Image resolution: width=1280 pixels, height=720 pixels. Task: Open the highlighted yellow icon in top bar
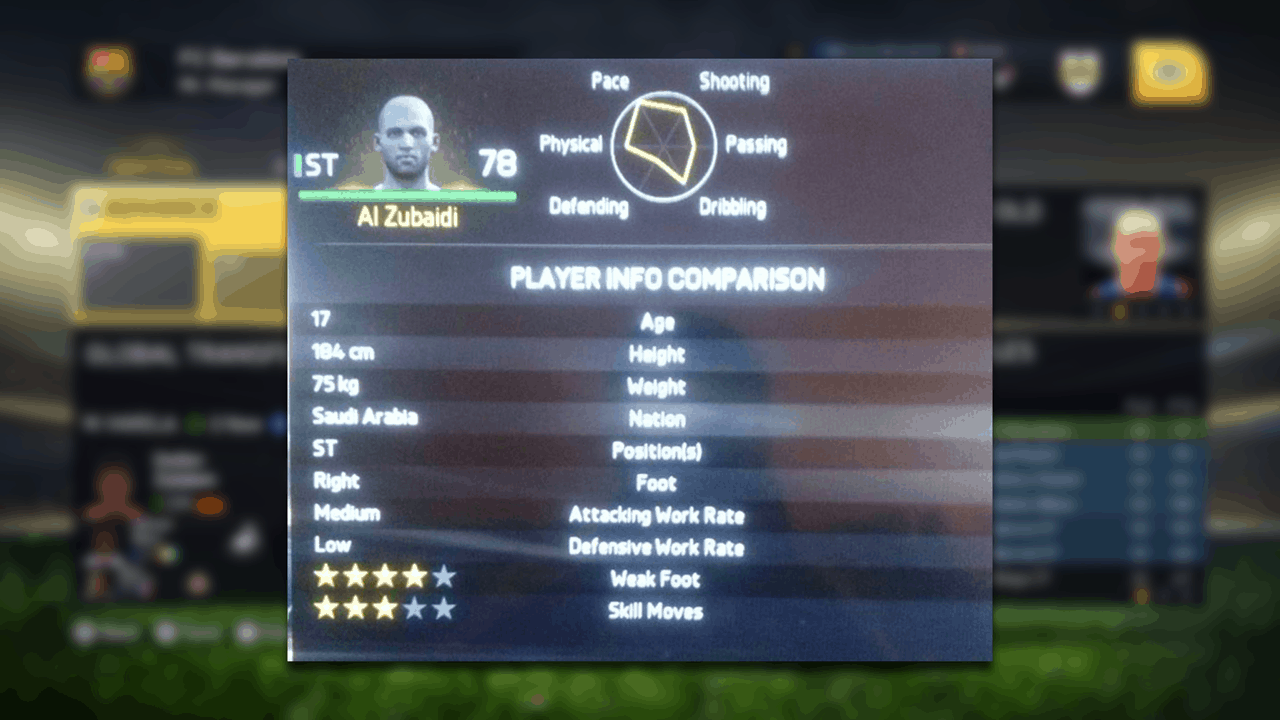1168,73
